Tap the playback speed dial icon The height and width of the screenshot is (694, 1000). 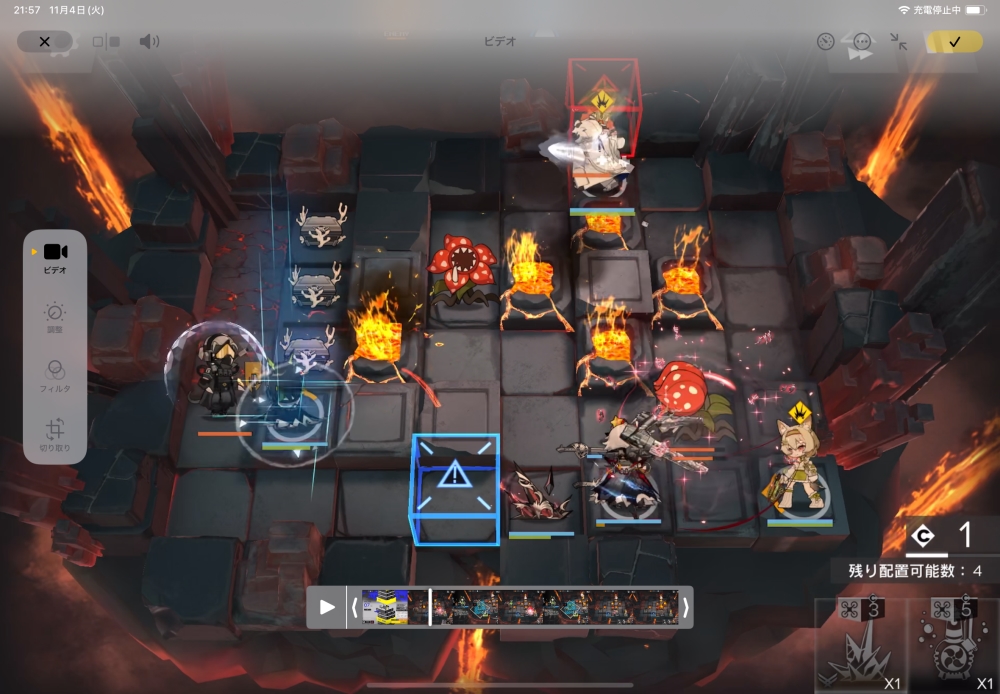[x=825, y=42]
